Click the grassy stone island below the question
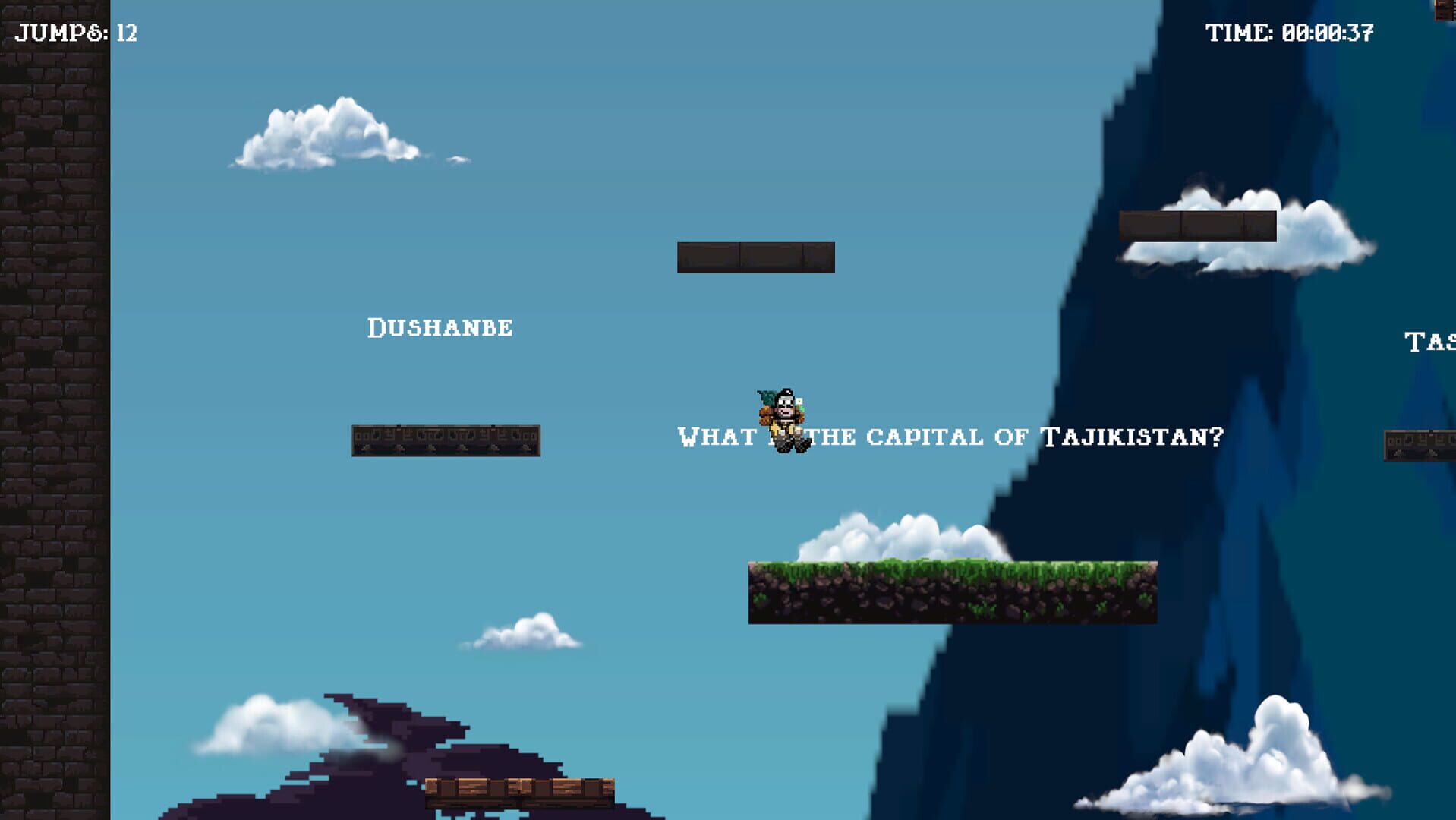The height and width of the screenshot is (820, 1456). (x=953, y=592)
